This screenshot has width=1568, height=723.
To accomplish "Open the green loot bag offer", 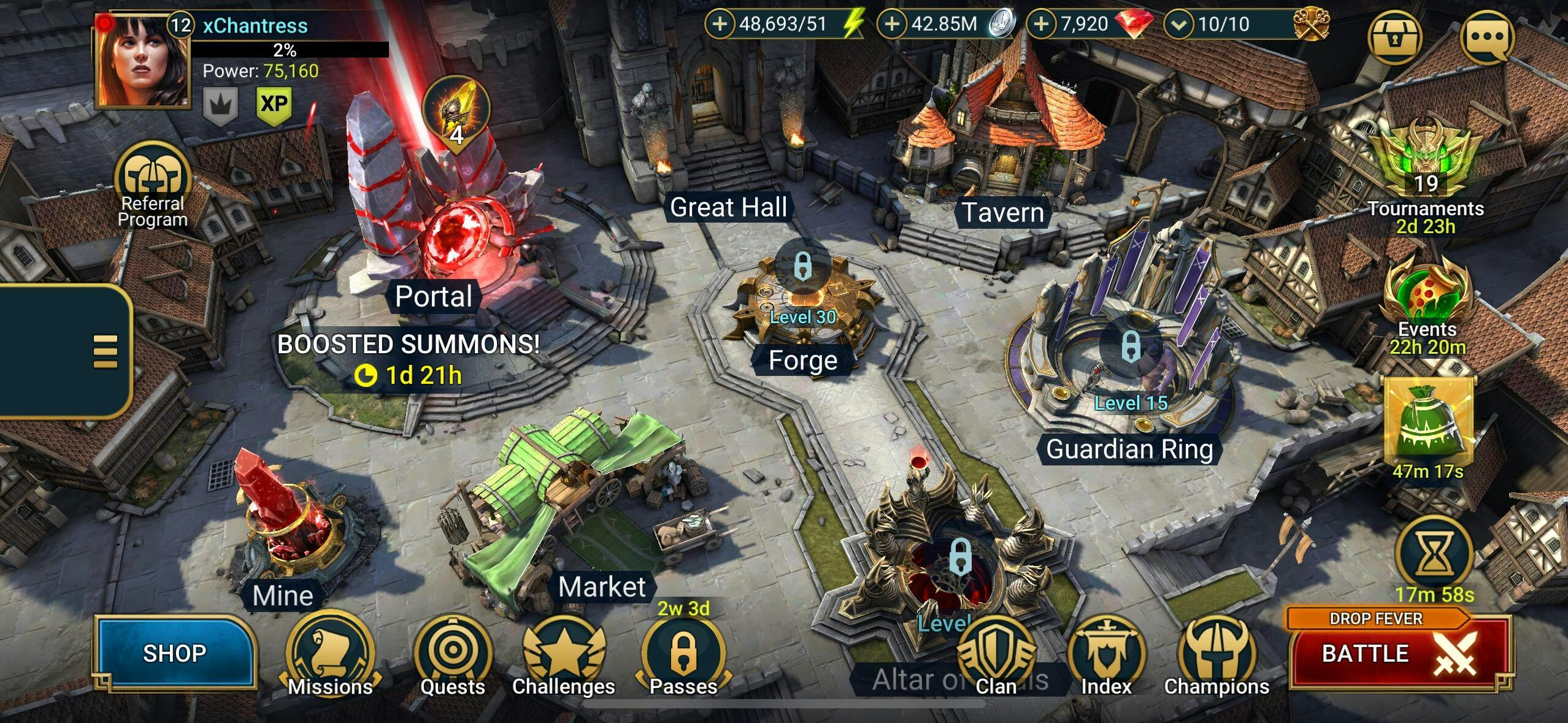I will 1428,423.
